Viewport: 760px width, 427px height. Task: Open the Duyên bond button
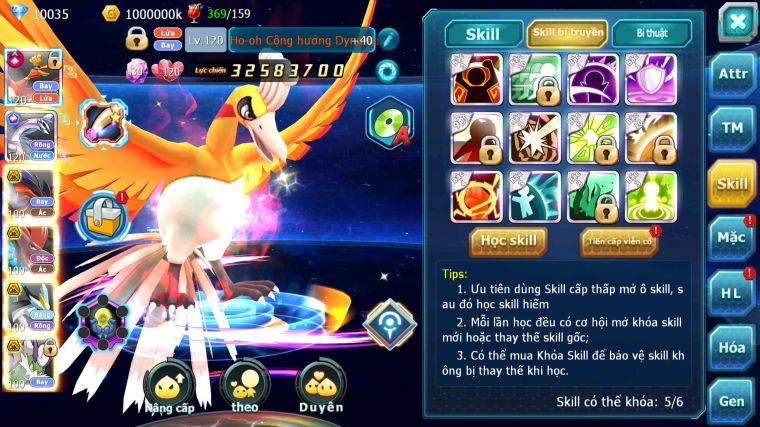[x=321, y=386]
